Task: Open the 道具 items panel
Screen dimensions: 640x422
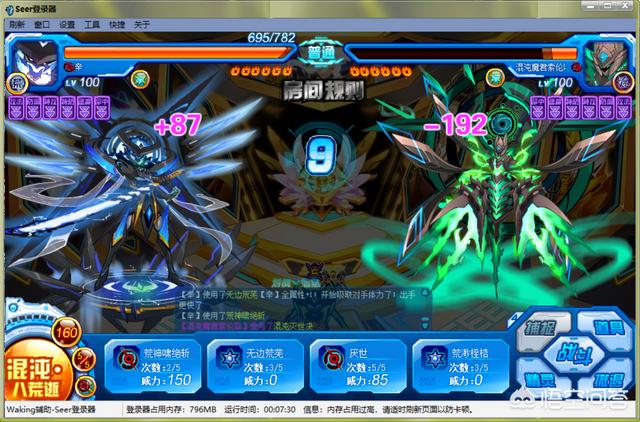Action: [x=608, y=328]
